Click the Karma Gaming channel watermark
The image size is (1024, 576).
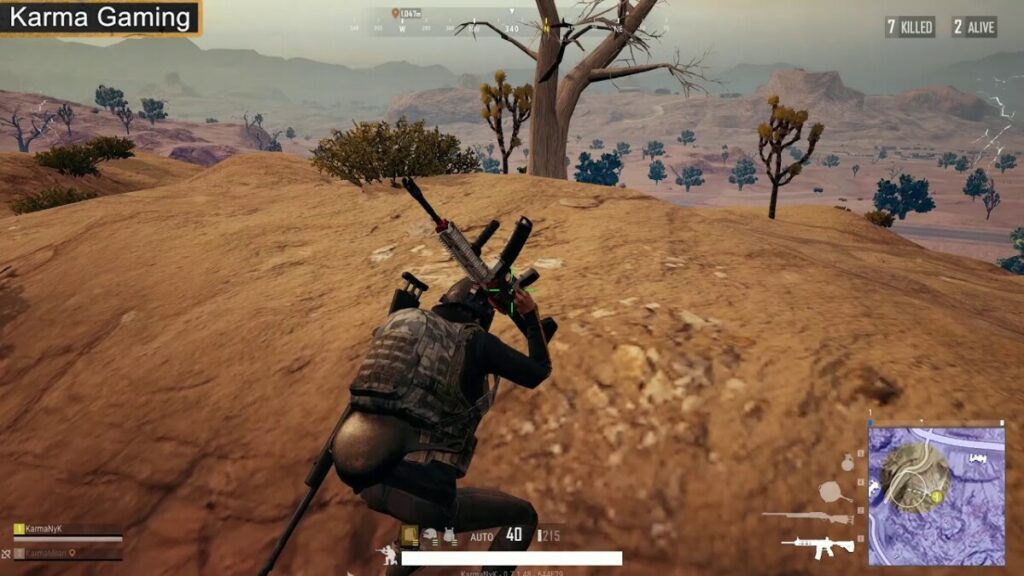[100, 17]
